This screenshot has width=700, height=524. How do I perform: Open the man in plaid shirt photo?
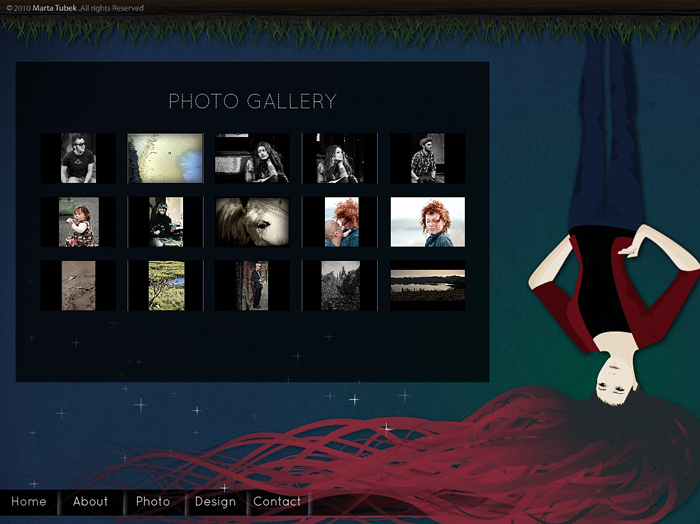(427, 158)
